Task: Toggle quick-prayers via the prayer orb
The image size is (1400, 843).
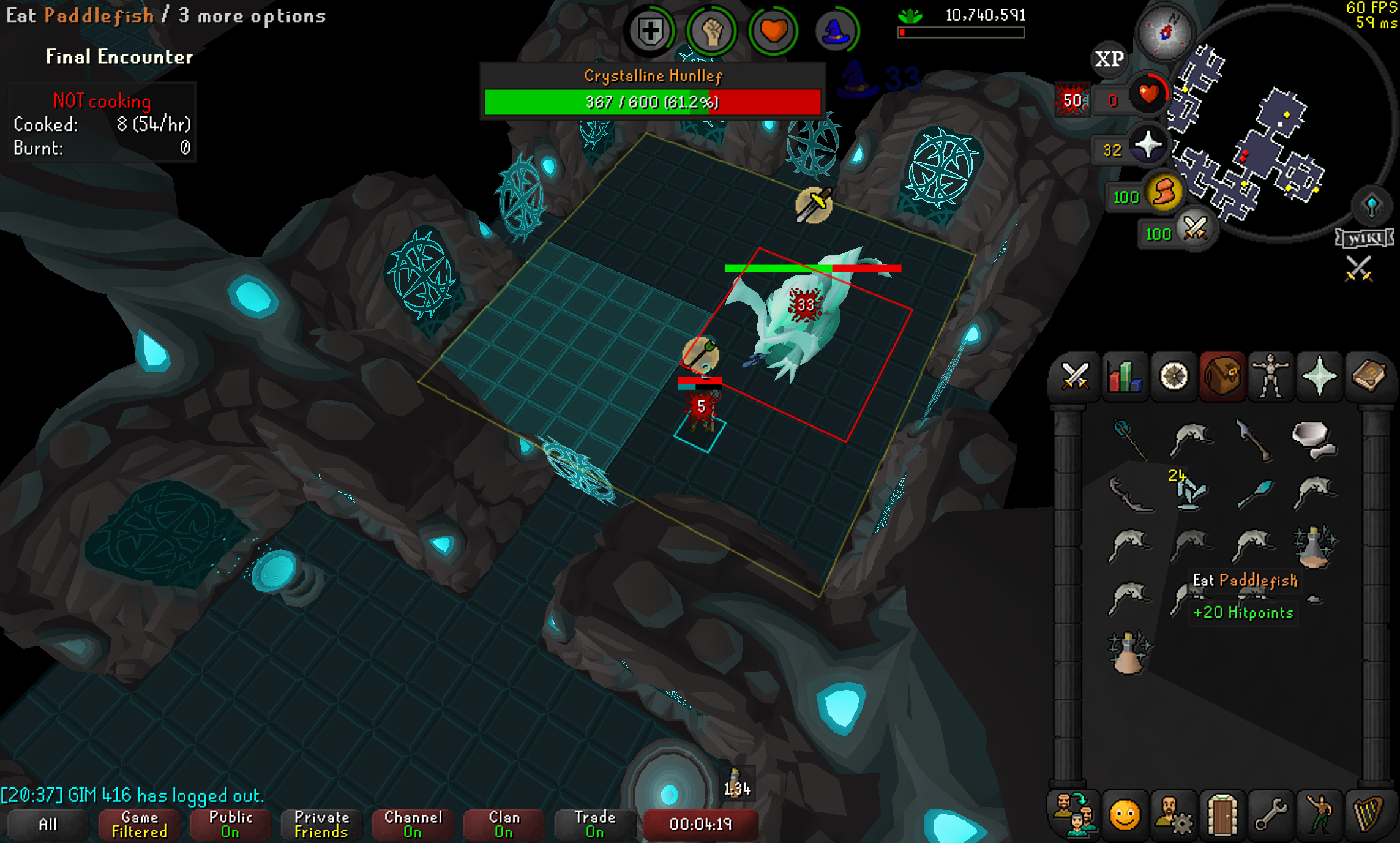Action: (1148, 146)
